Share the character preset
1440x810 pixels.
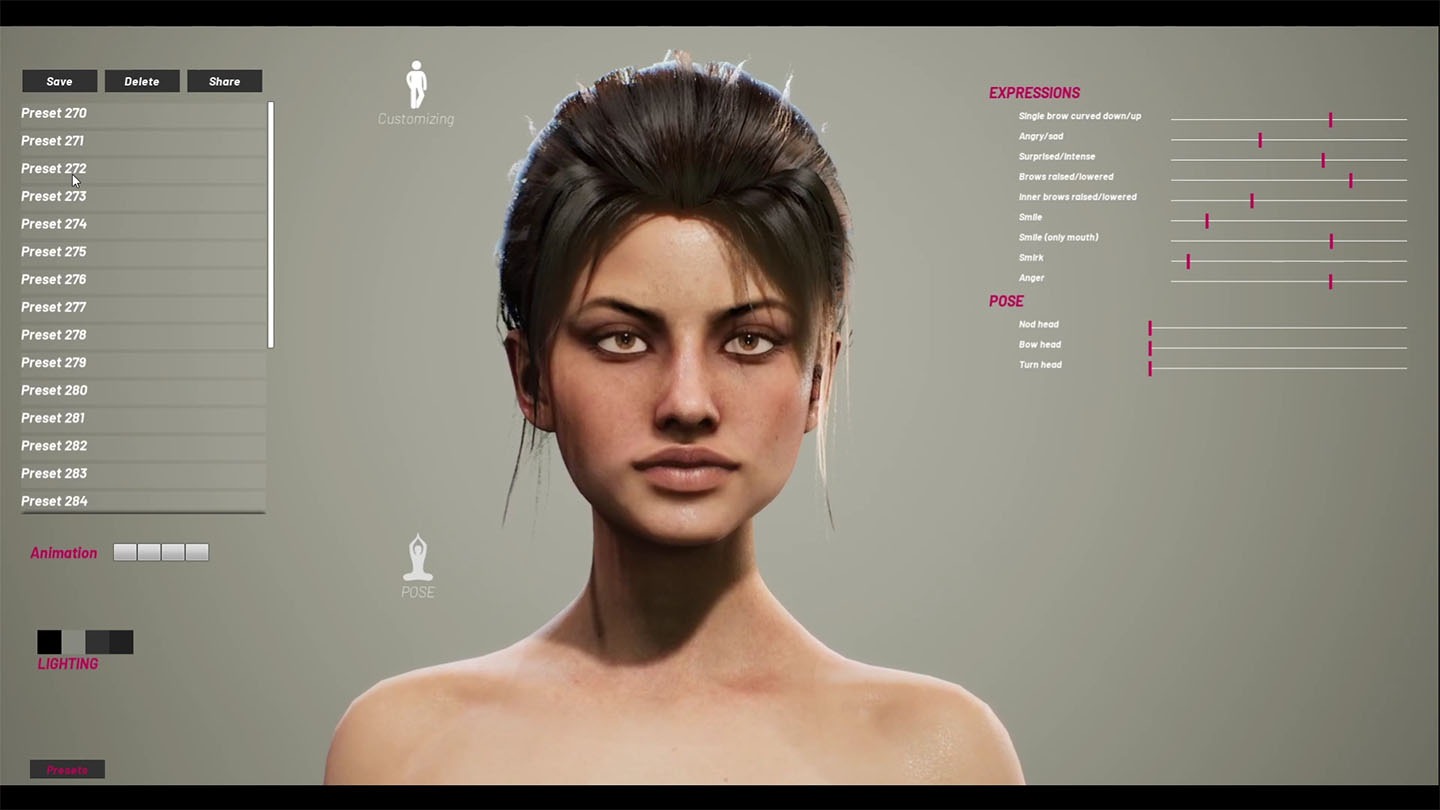[x=224, y=81]
